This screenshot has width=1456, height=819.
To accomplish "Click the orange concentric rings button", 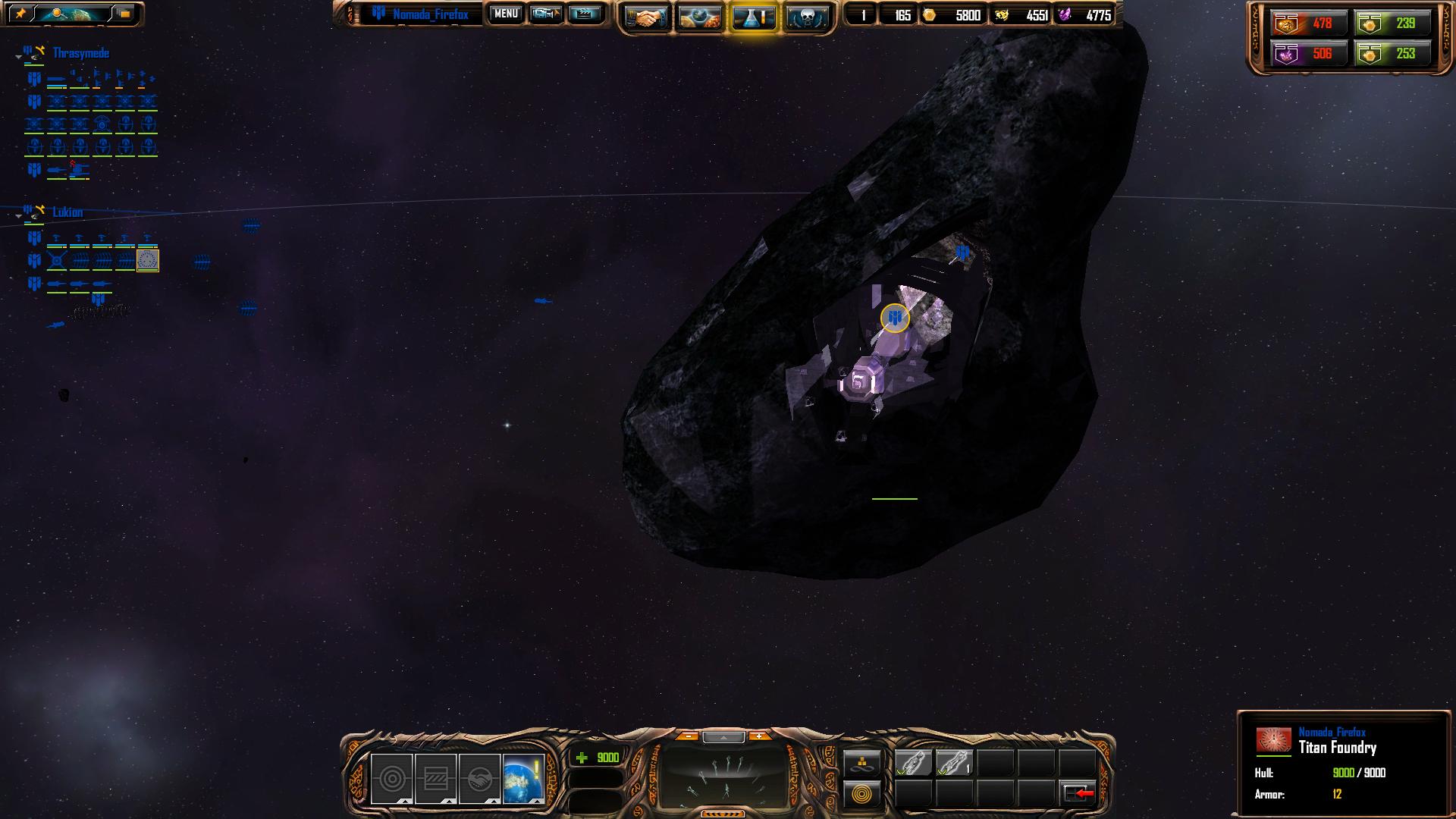I will pos(862,794).
